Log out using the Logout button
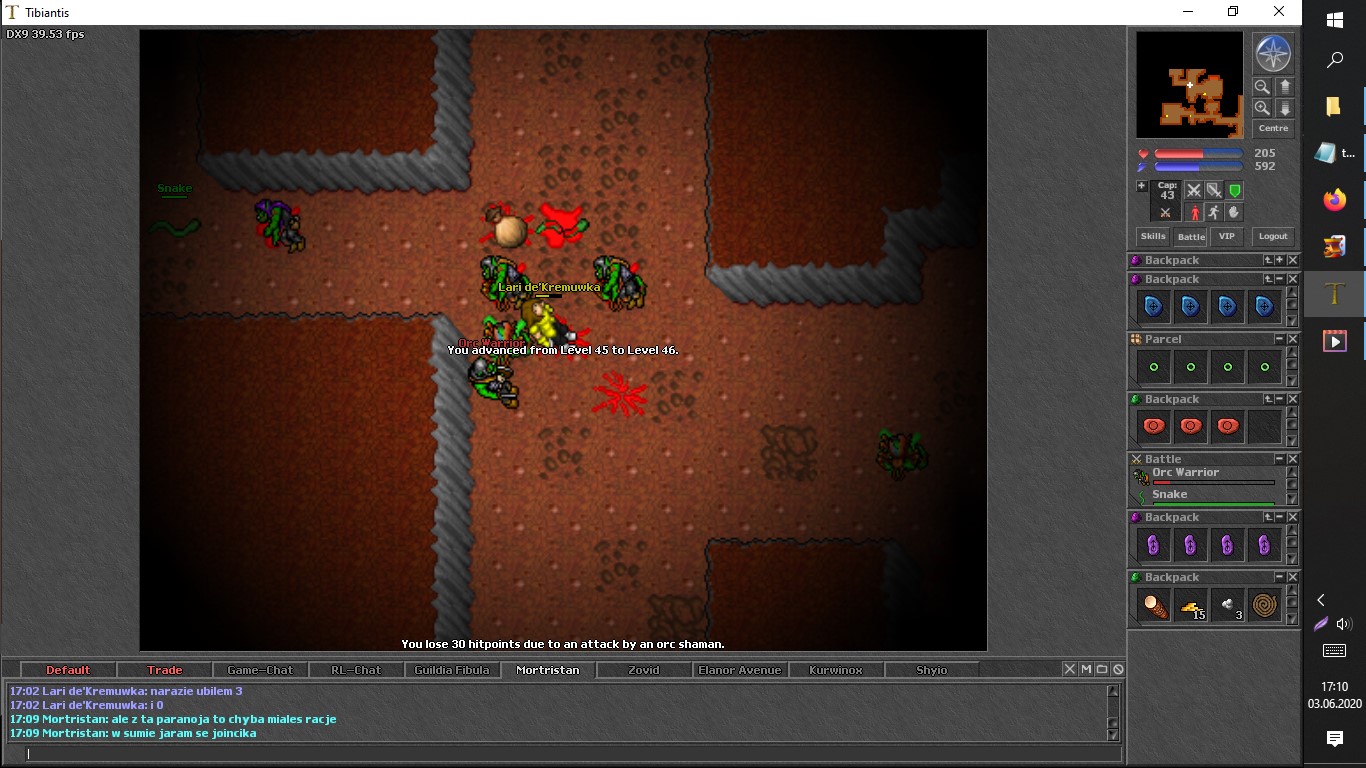 1273,237
